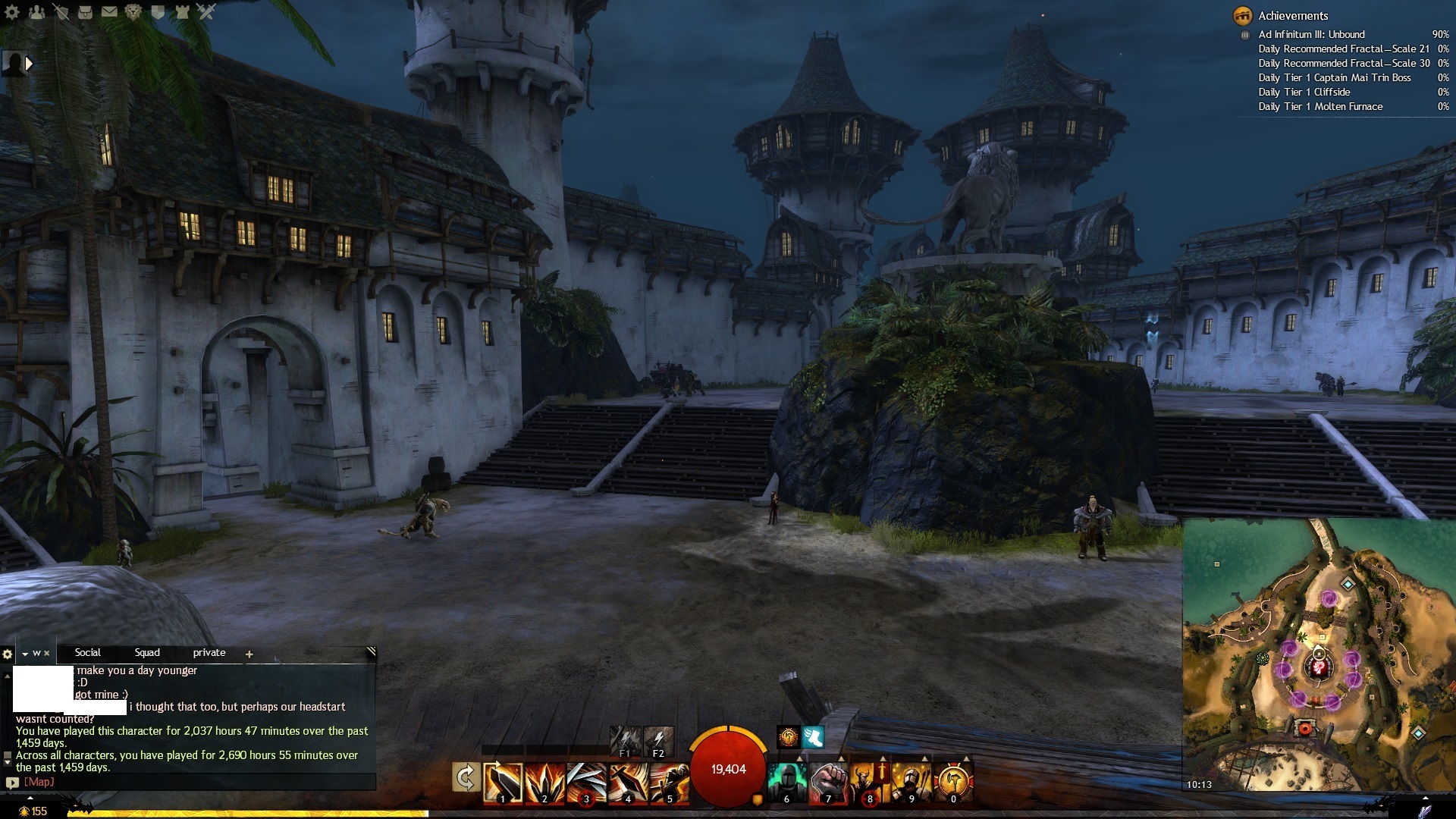Add a new chat tab with plus
Image resolution: width=1456 pixels, height=819 pixels.
tap(249, 654)
